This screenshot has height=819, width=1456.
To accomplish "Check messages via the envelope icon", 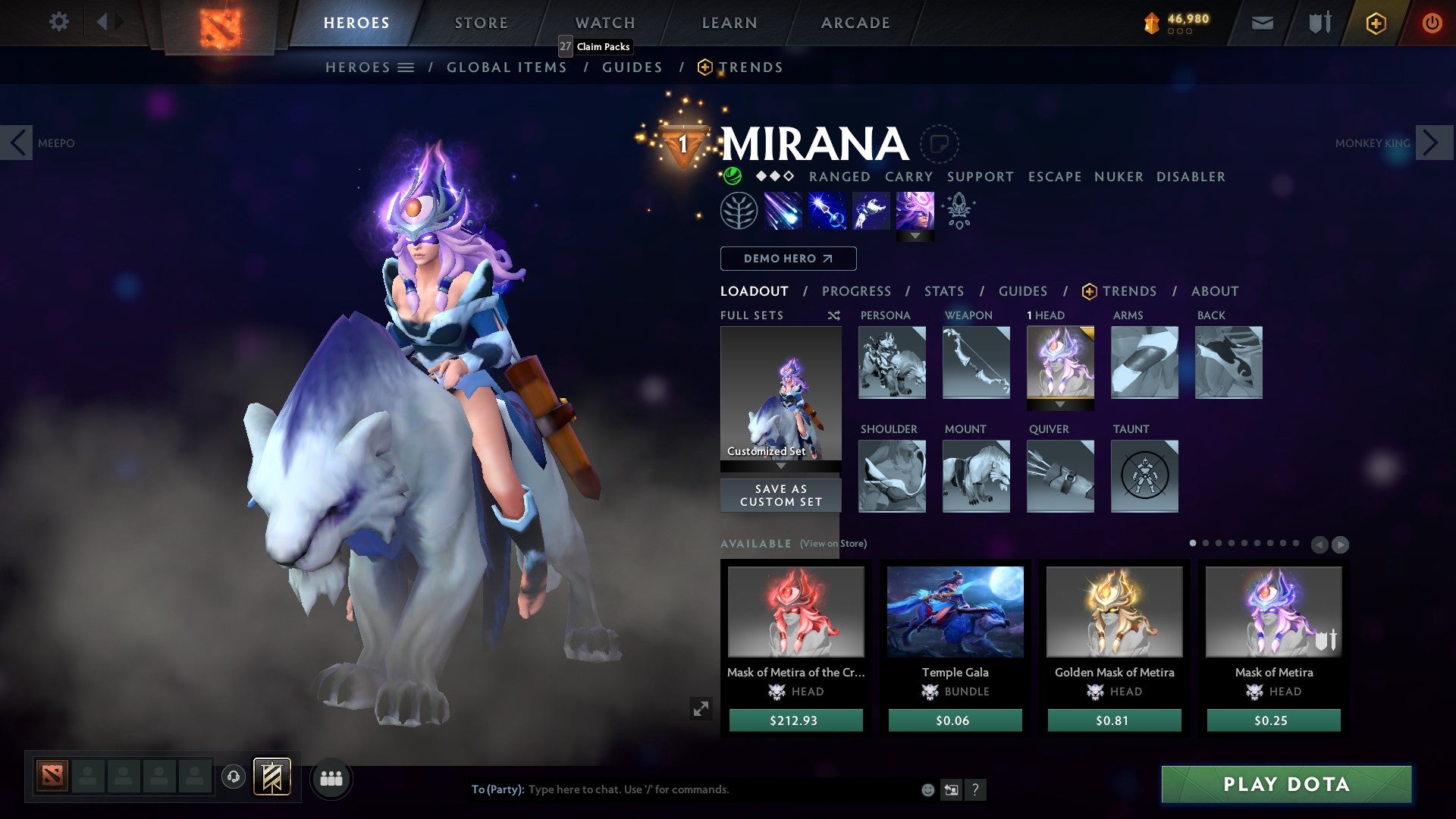I will [1262, 23].
